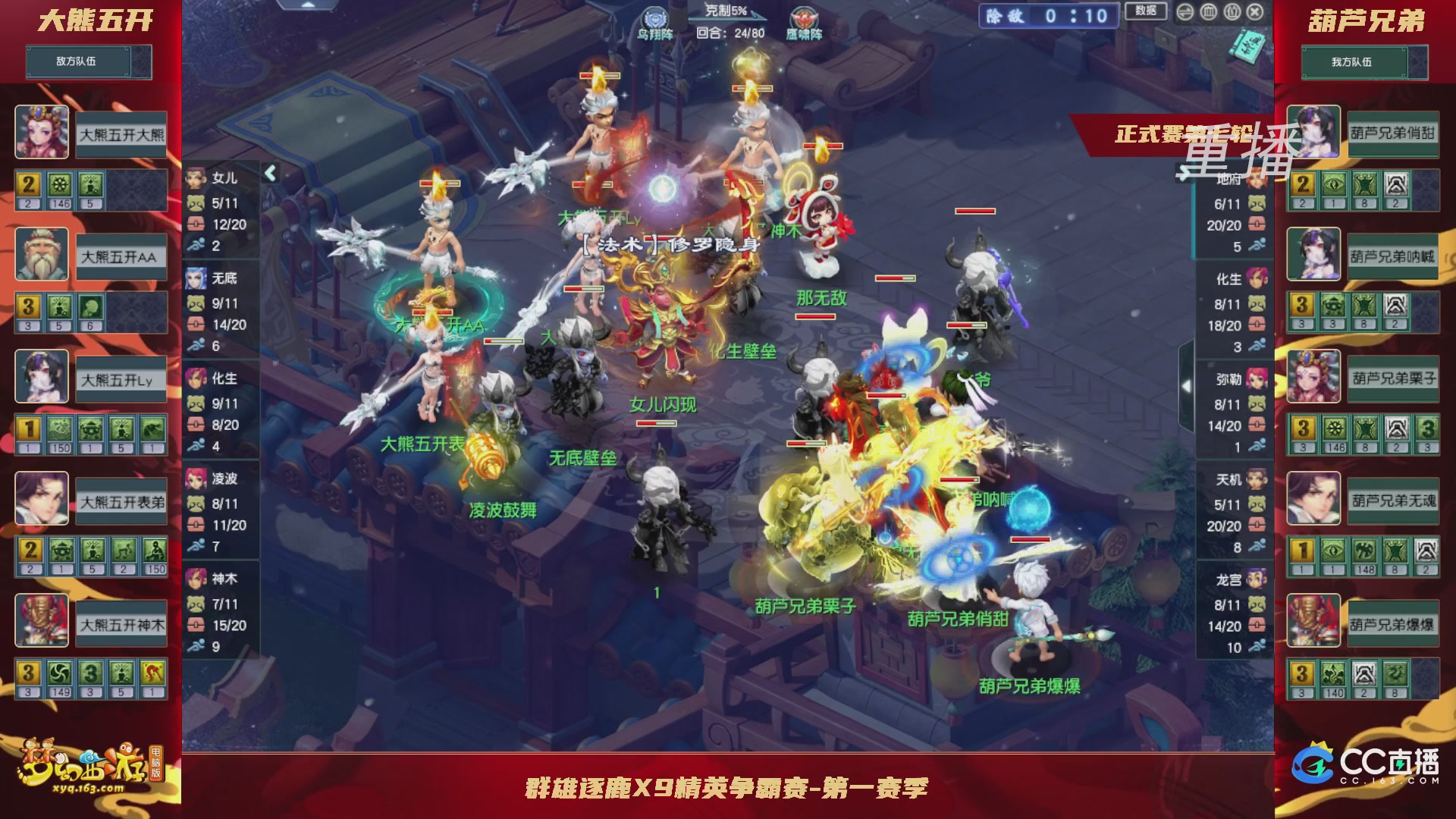The width and height of the screenshot is (1456, 819).
Task: Toggle the building-shaped circular icon top right
Action: (x=1209, y=11)
